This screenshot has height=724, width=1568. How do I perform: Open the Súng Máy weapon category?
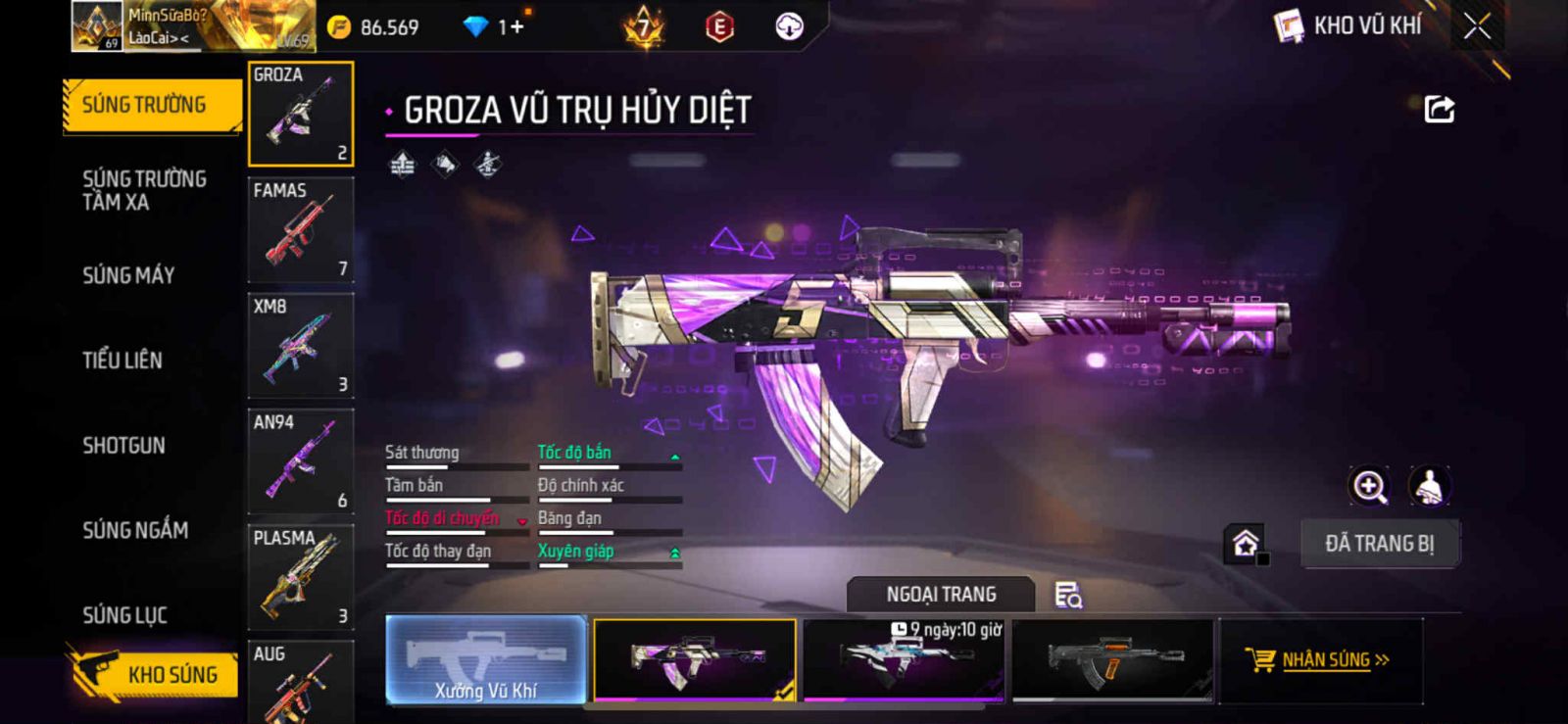[x=128, y=275]
